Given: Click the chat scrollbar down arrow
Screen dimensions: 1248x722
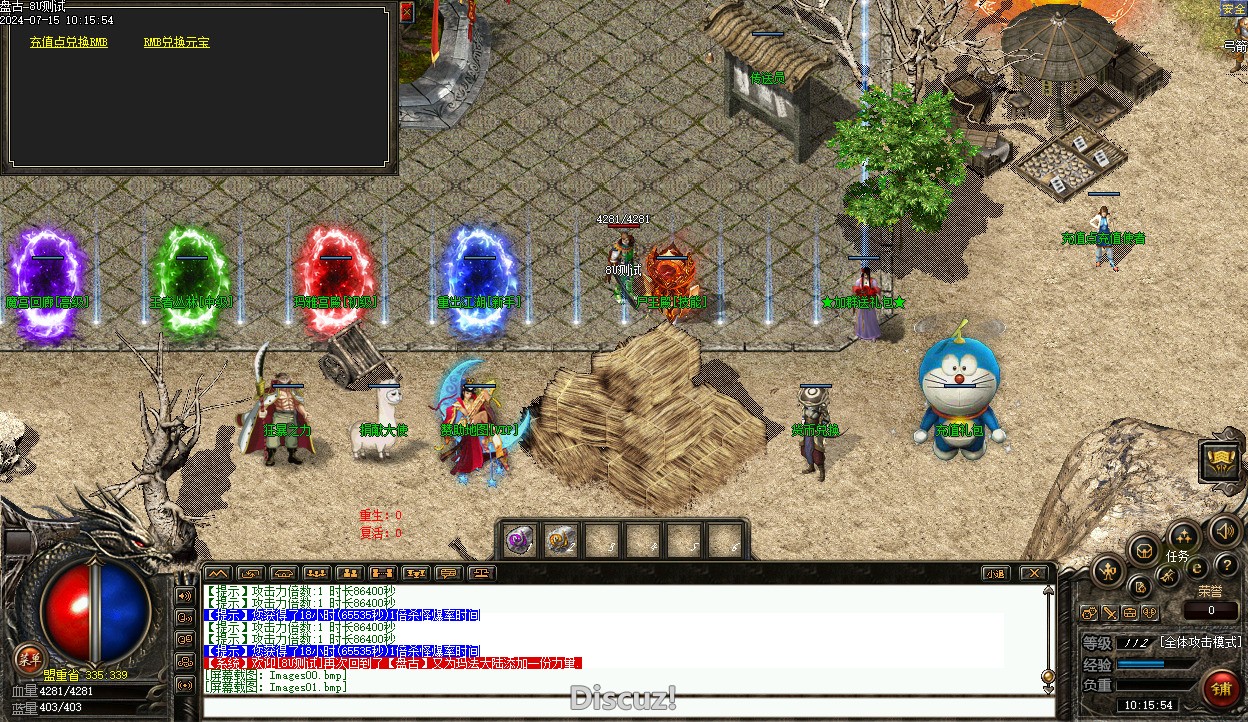Looking at the screenshot, I should (1048, 676).
